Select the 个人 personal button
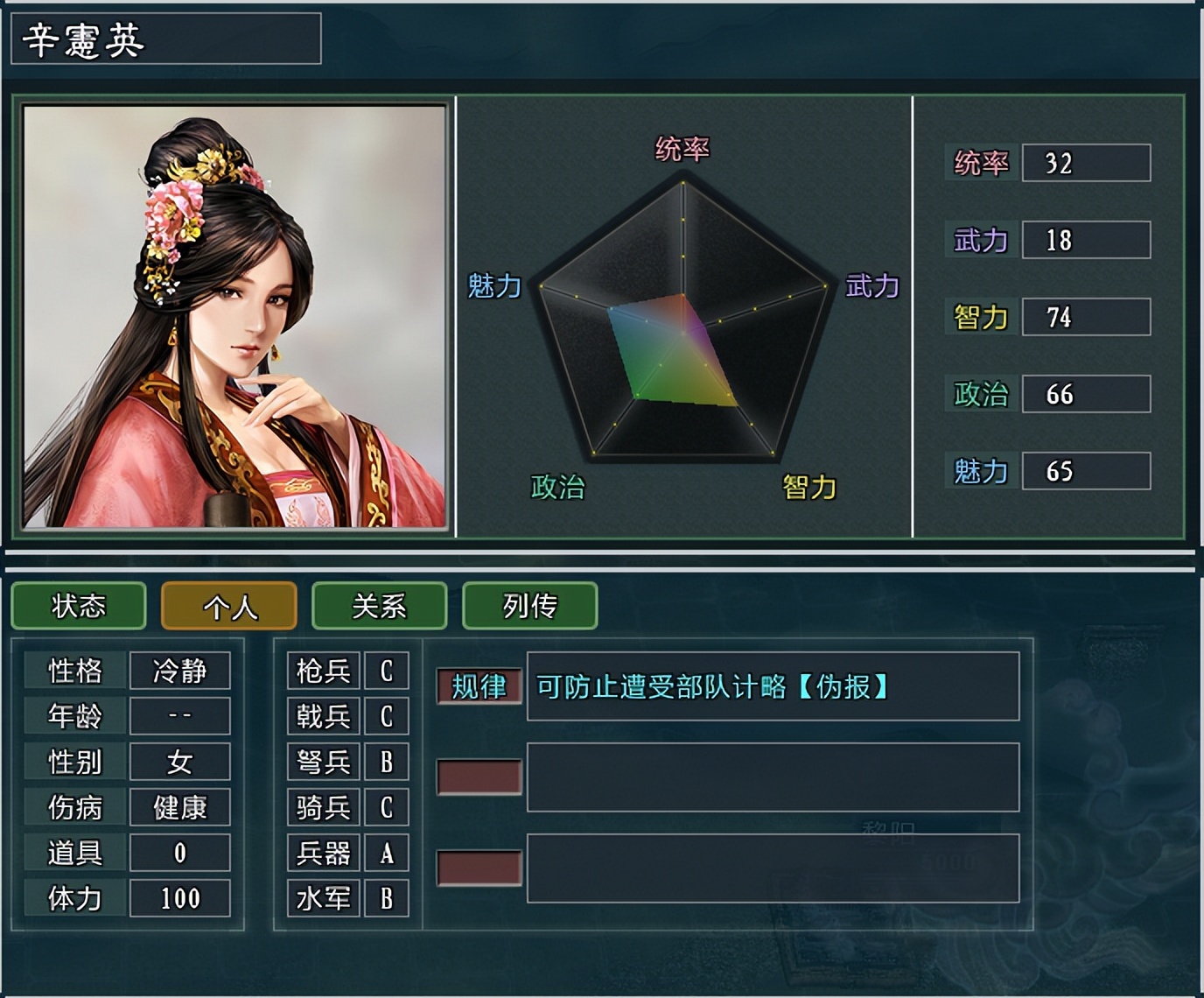This screenshot has width=1204, height=998. click(227, 606)
